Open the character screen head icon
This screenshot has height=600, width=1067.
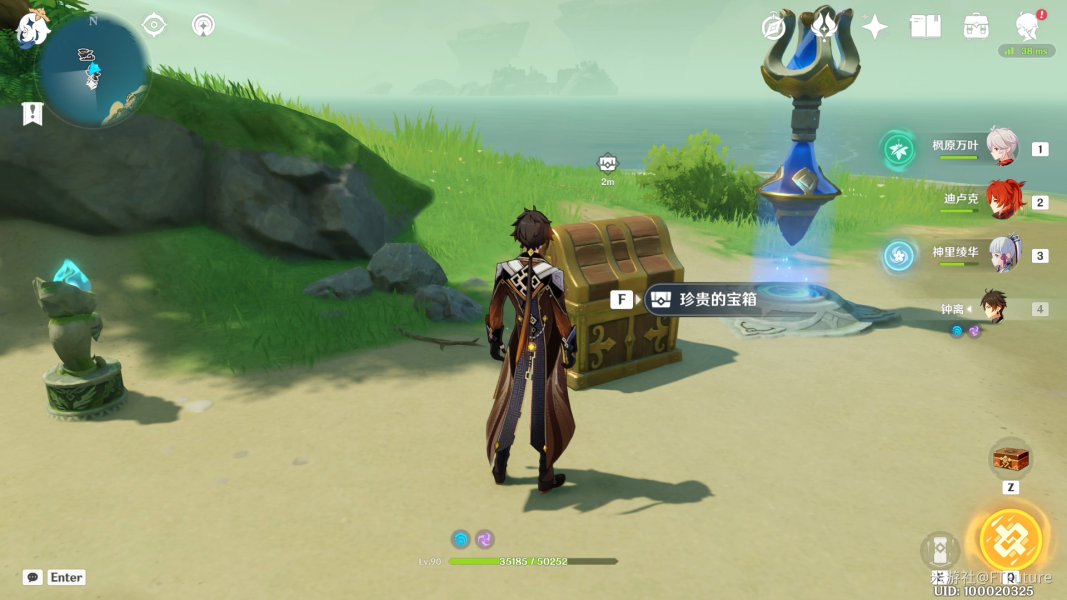[x=1027, y=27]
